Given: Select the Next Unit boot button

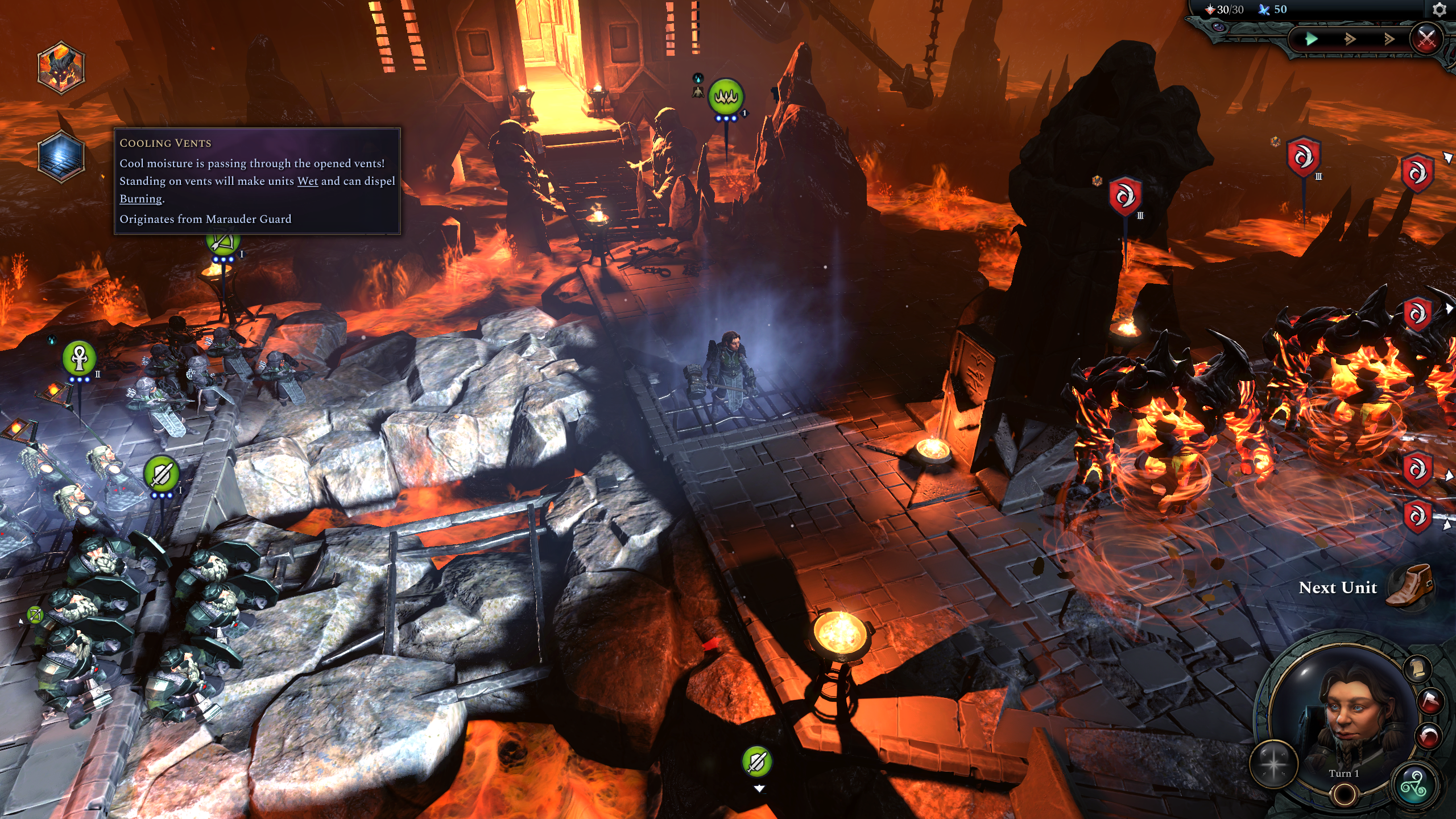Looking at the screenshot, I should point(1410,586).
